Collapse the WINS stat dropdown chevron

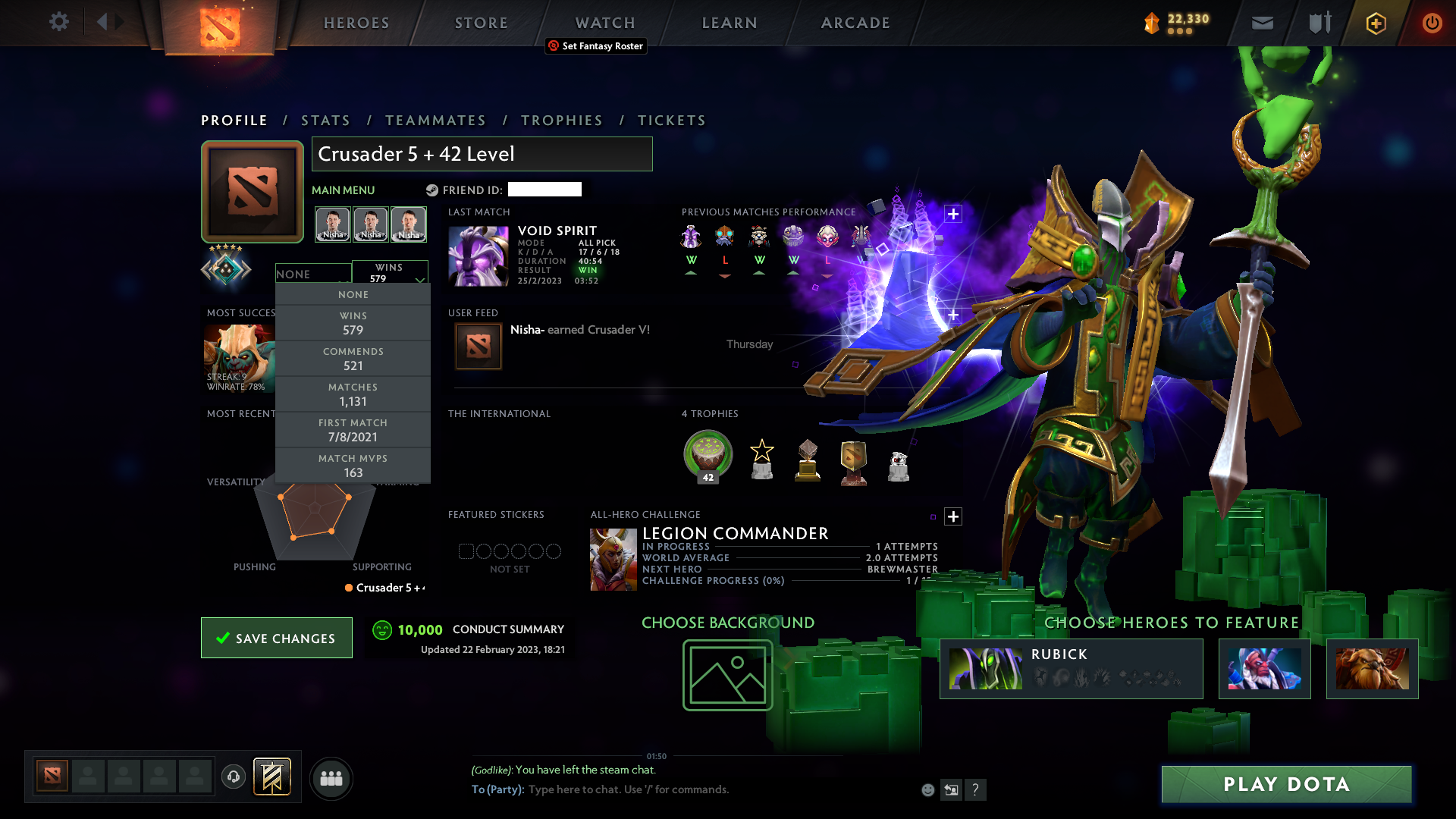point(420,280)
